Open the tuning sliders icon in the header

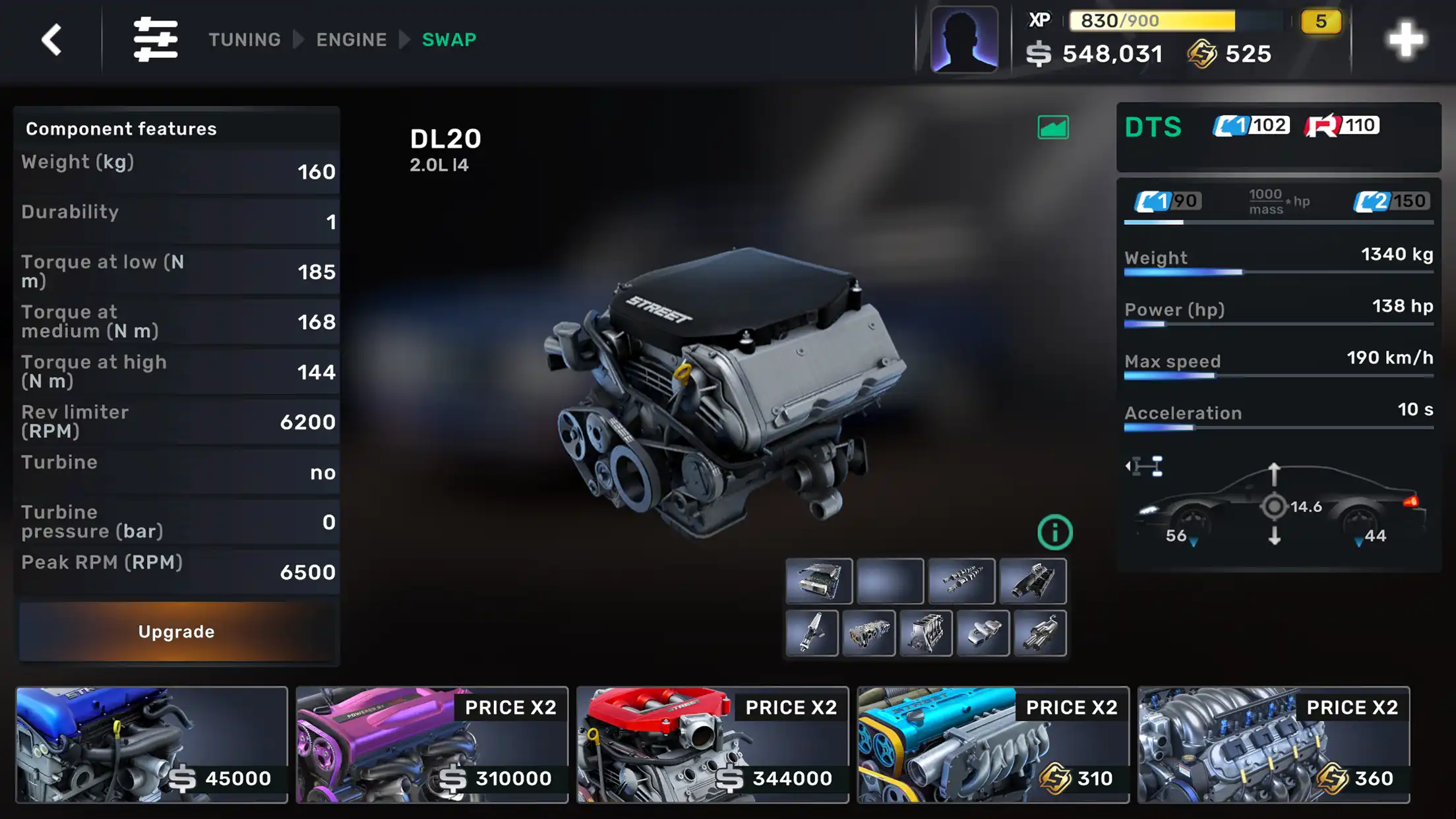pos(157,40)
